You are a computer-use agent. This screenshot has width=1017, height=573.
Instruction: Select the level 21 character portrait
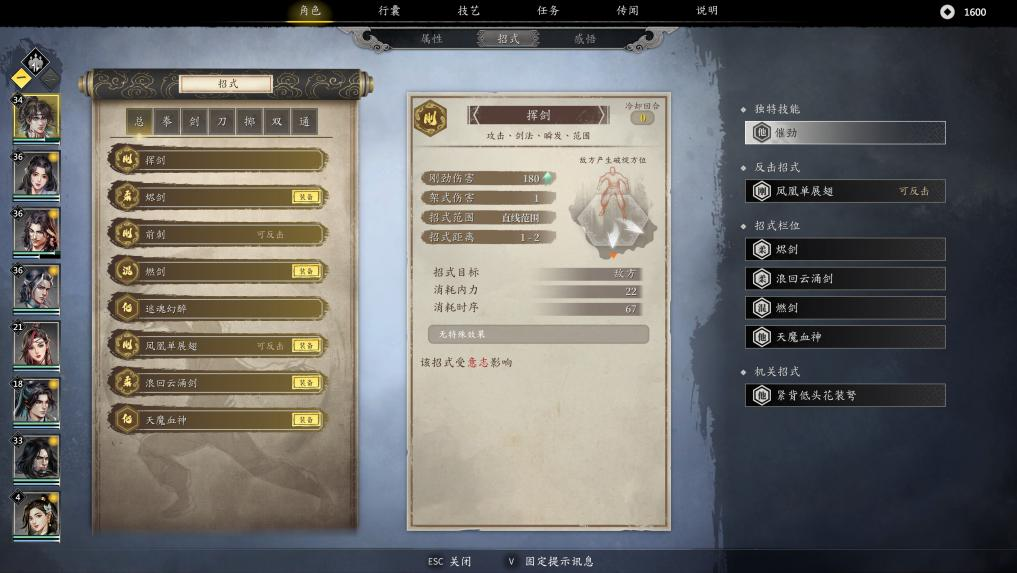(36, 344)
